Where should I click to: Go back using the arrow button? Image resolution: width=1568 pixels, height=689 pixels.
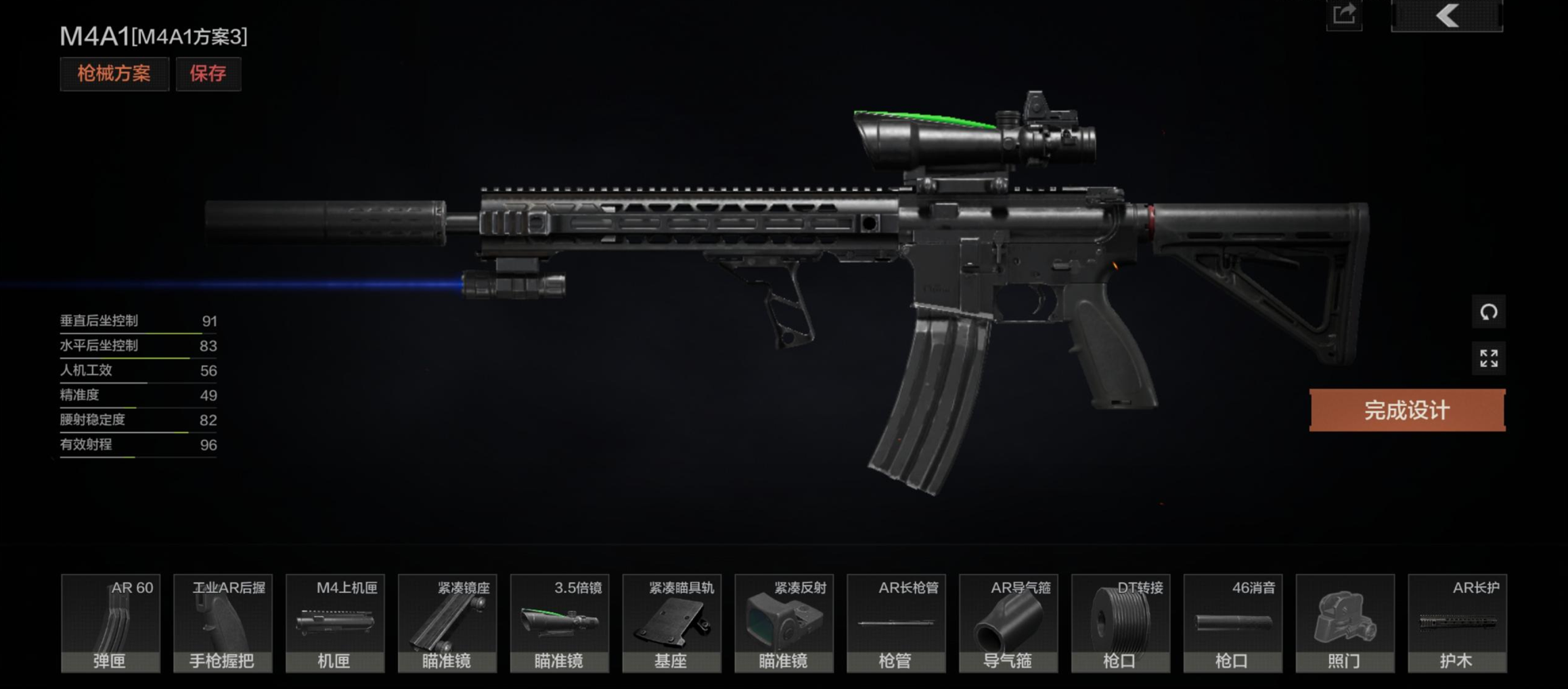1447,16
